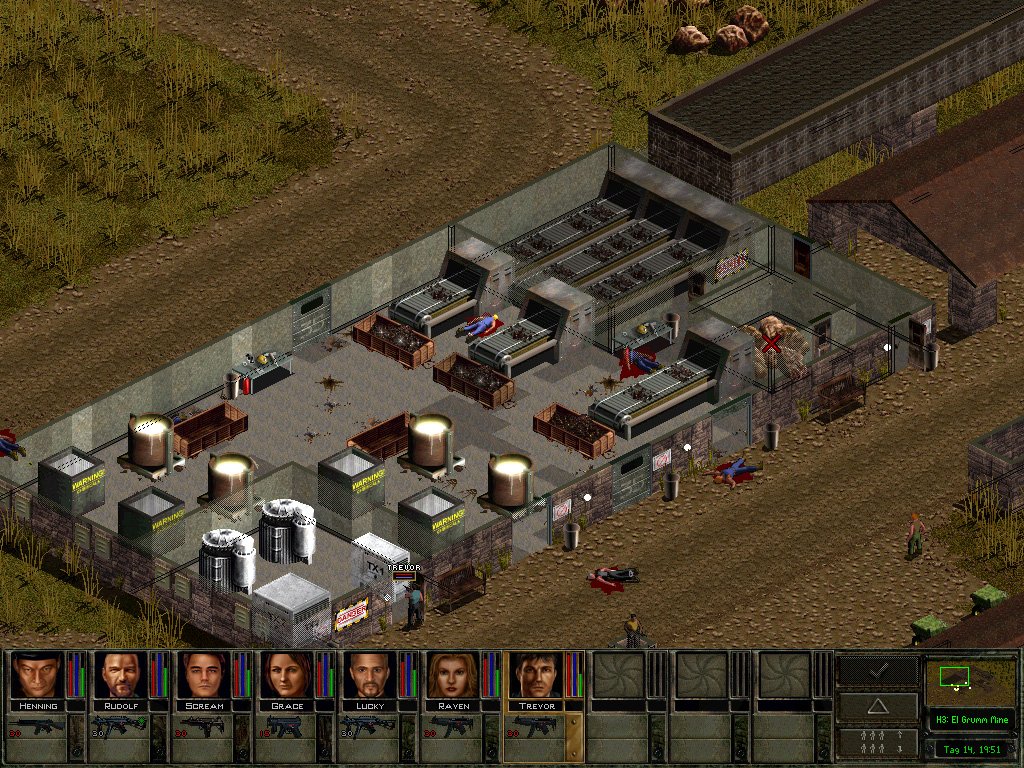This screenshot has width=1024, height=768.
Task: Click the squad figures button
Action: [878, 741]
